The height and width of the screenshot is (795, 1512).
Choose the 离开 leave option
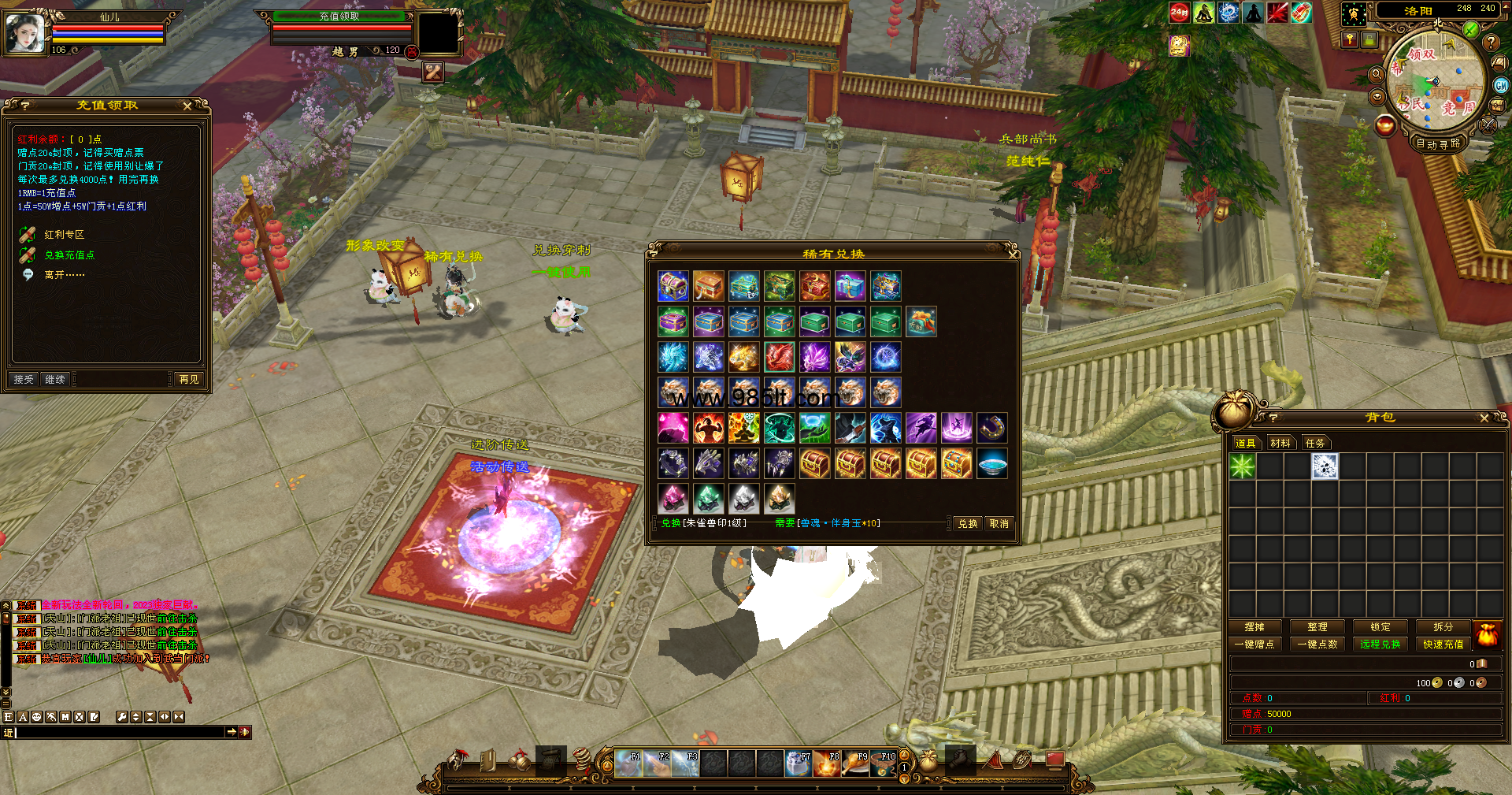[x=64, y=275]
